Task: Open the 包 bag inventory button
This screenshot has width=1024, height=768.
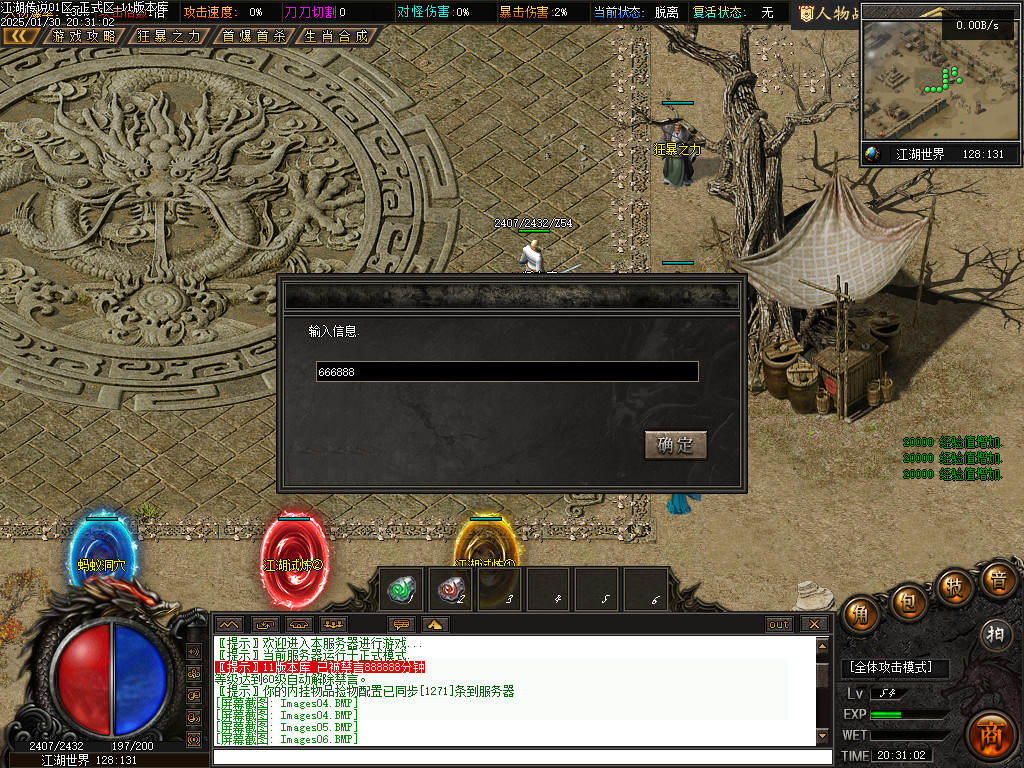Action: 909,598
